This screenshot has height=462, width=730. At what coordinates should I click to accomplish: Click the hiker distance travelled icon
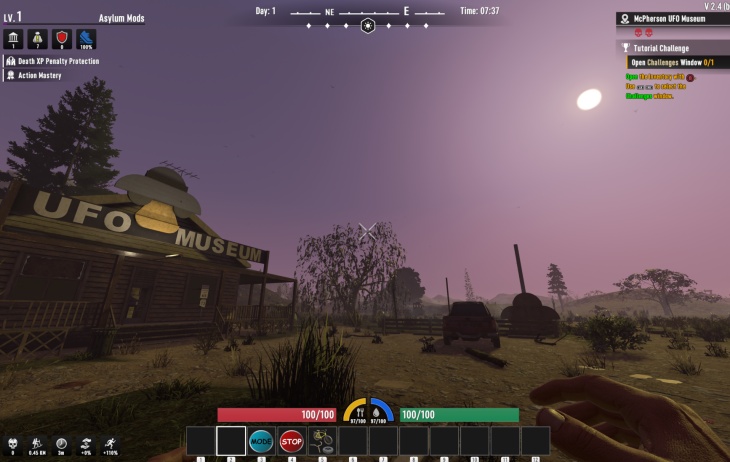(x=36, y=443)
